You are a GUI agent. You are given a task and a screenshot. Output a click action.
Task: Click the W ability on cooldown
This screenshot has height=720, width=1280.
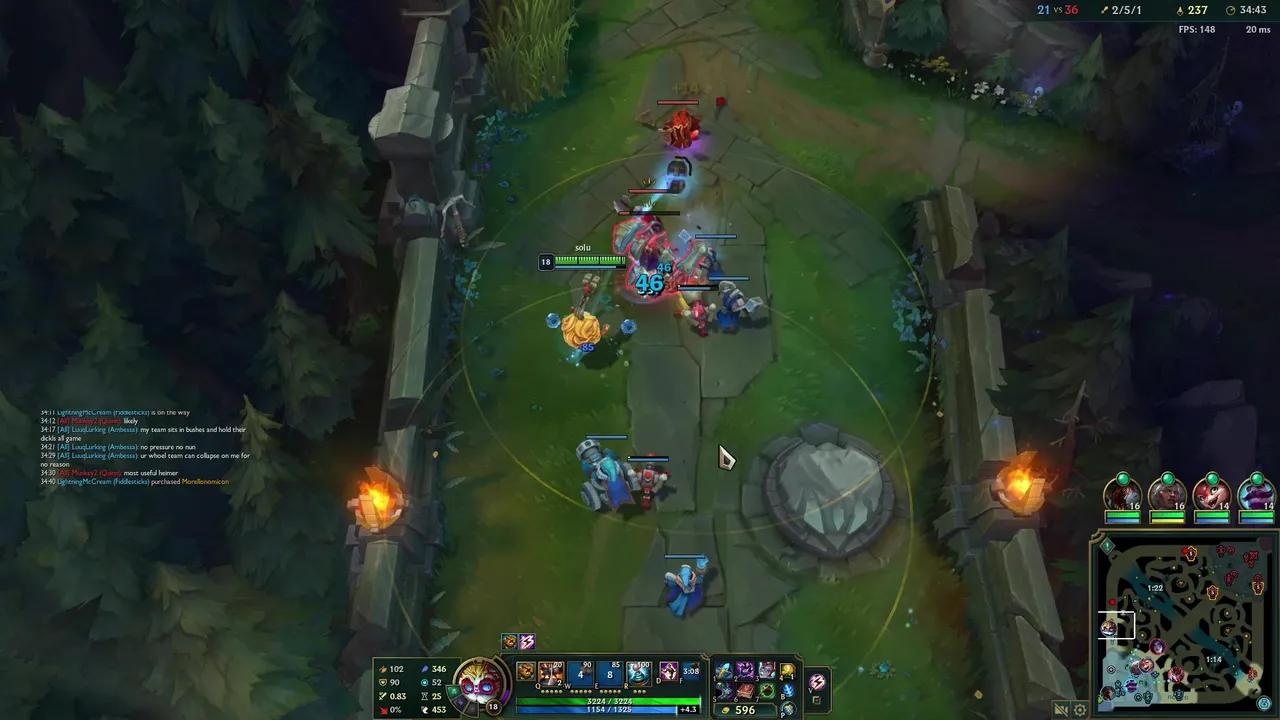click(x=580, y=674)
